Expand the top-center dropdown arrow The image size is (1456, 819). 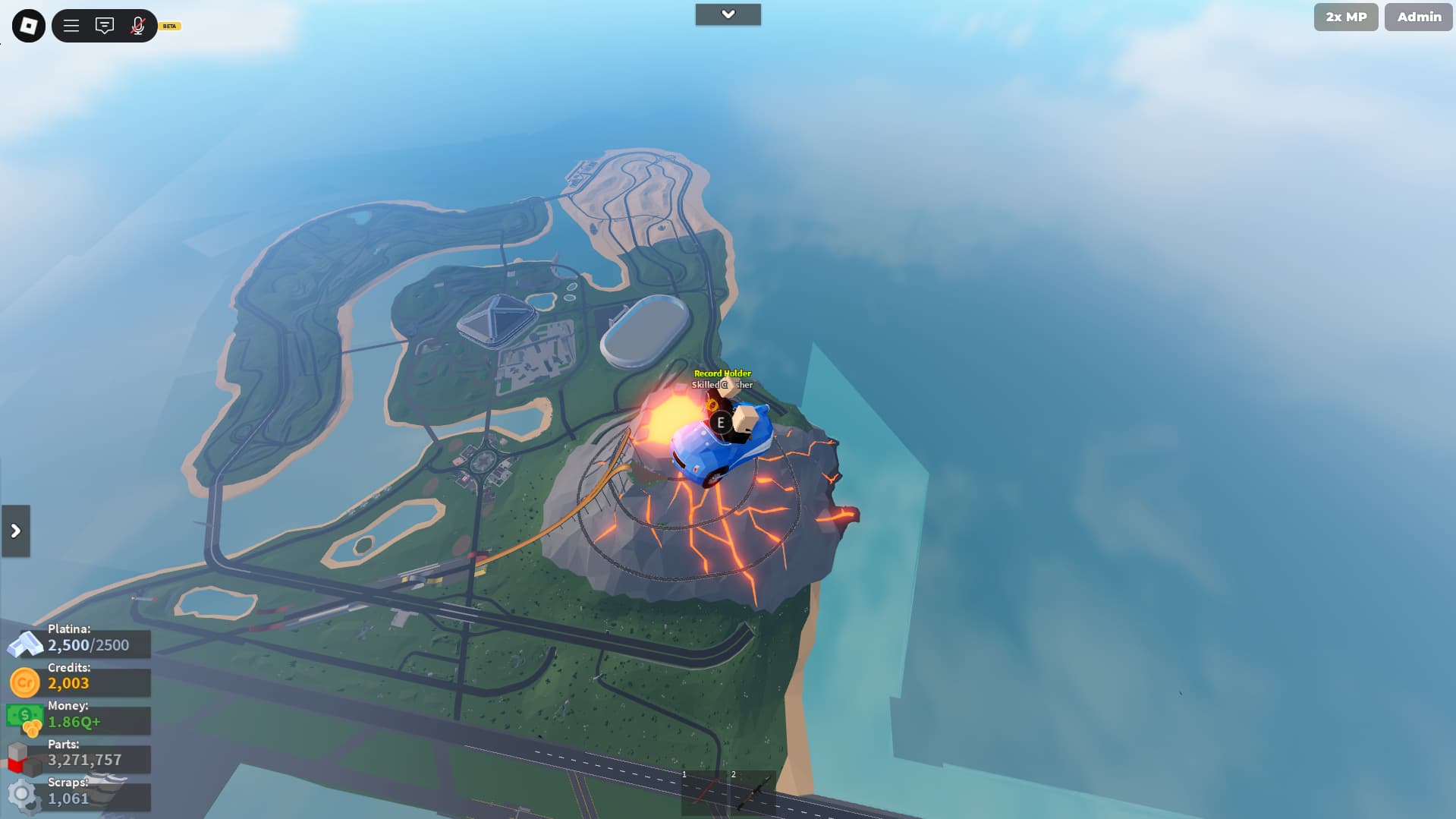point(728,14)
